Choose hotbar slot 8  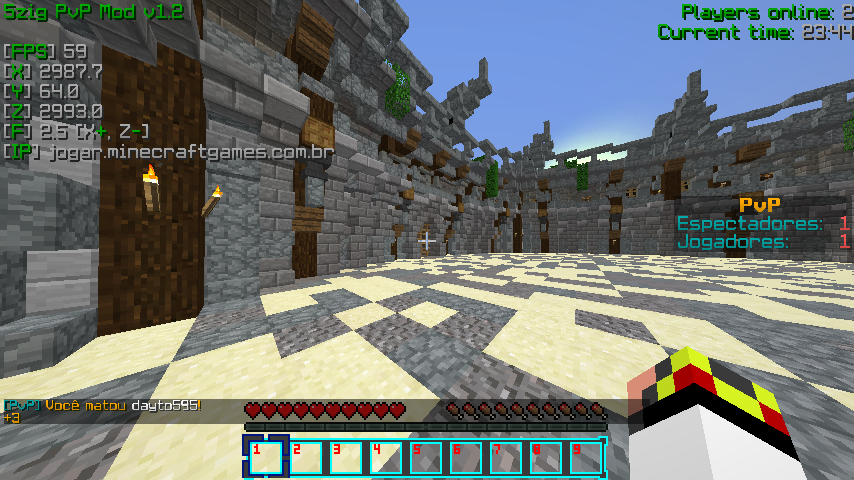[546, 457]
